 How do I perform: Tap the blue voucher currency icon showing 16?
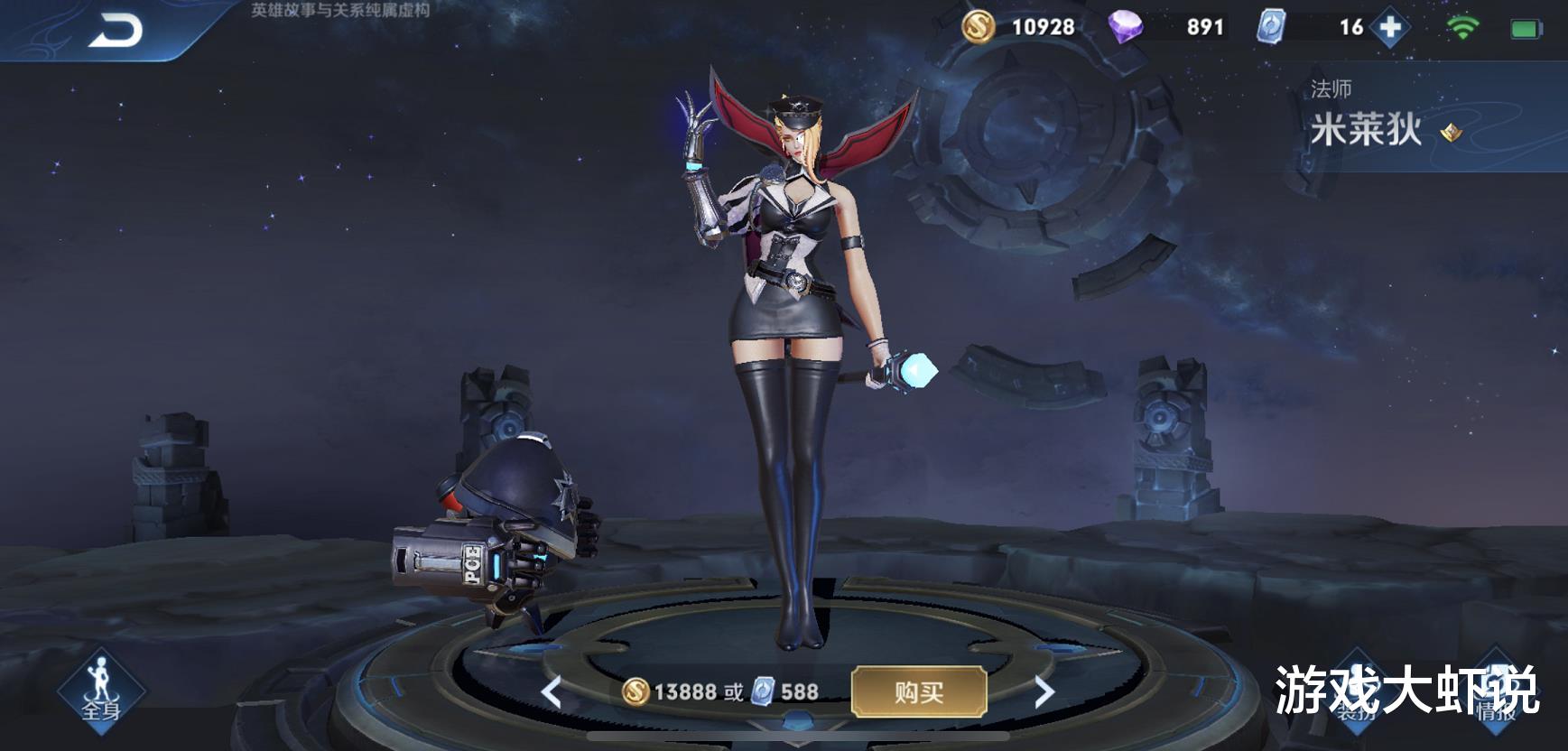tap(1275, 28)
